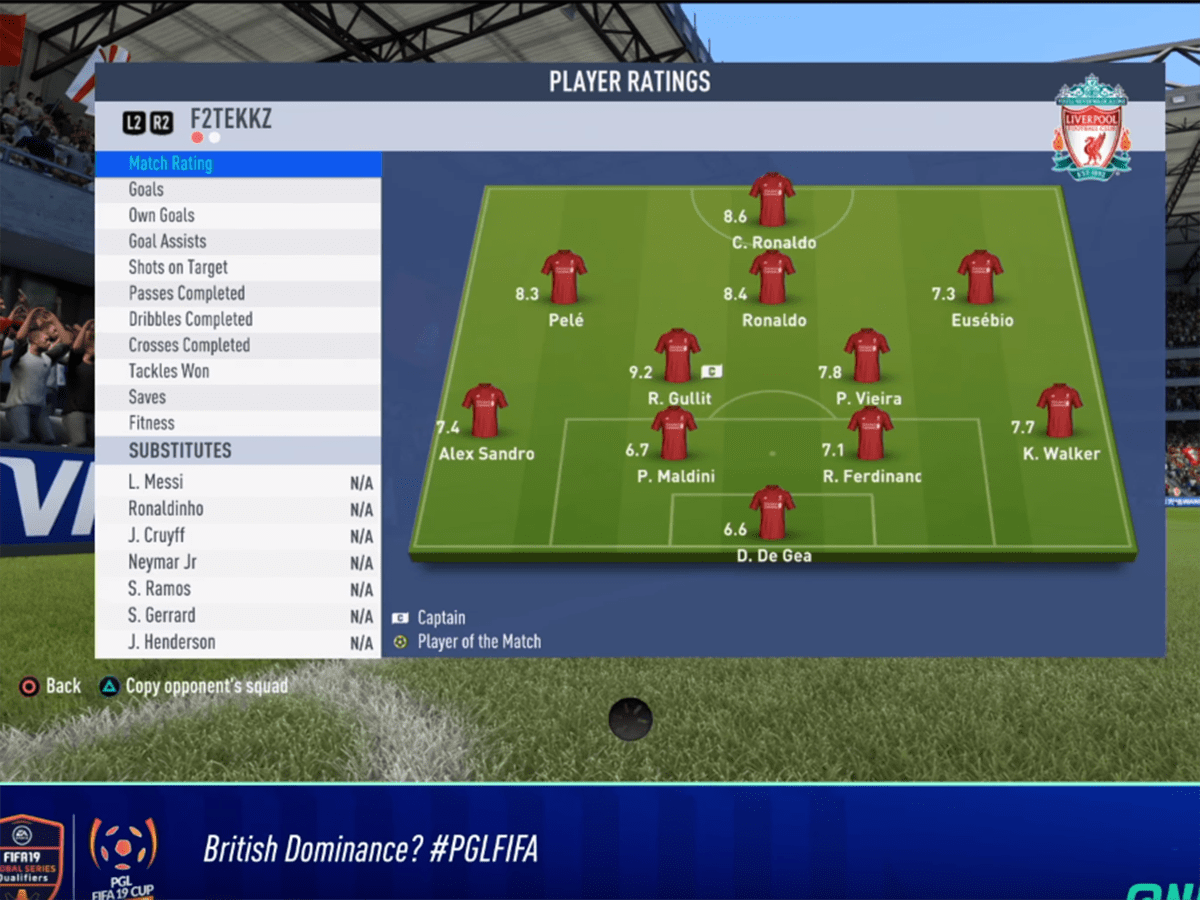Choose captain R. Gullit's shirt
This screenshot has height=900, width=1200.
pos(677,356)
